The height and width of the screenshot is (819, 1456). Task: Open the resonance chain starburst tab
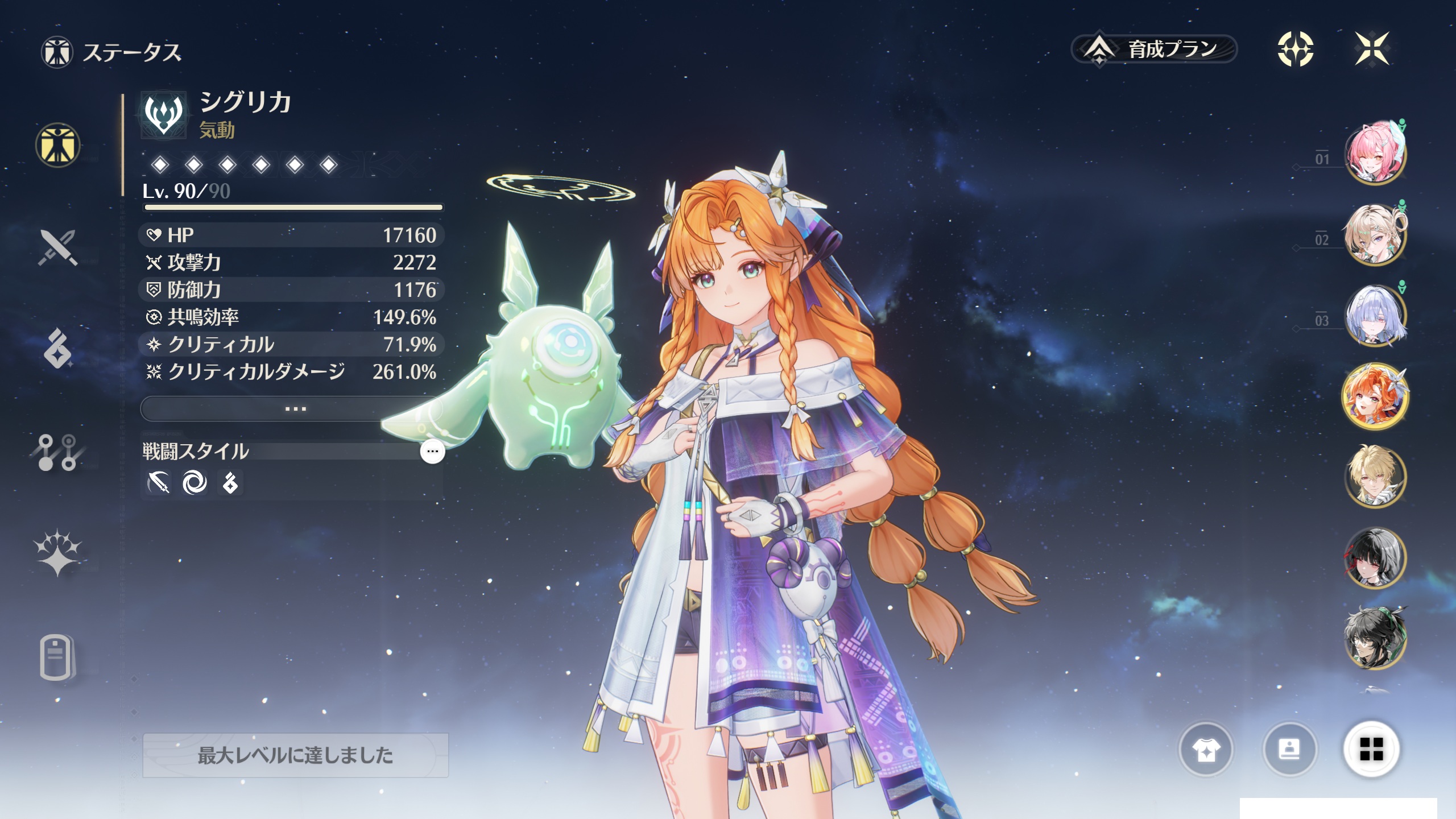point(57,553)
